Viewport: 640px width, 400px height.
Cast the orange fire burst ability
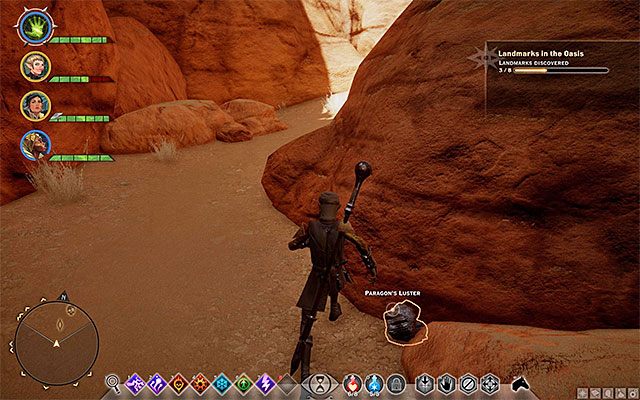click(x=200, y=382)
